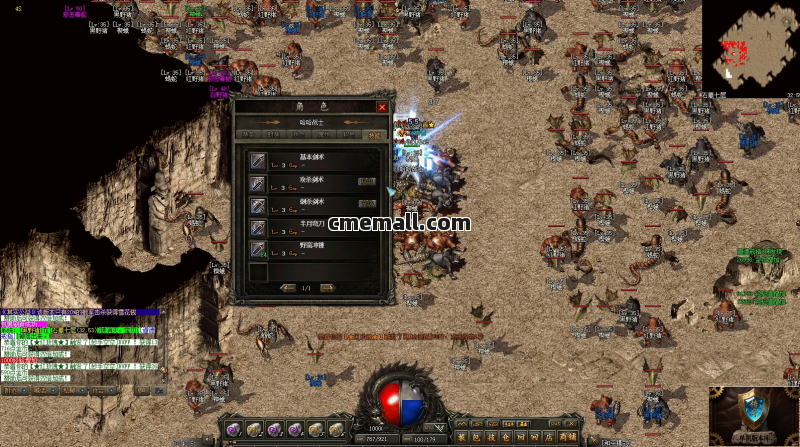Select the 刺杀剑术 skill icon

tap(258, 206)
